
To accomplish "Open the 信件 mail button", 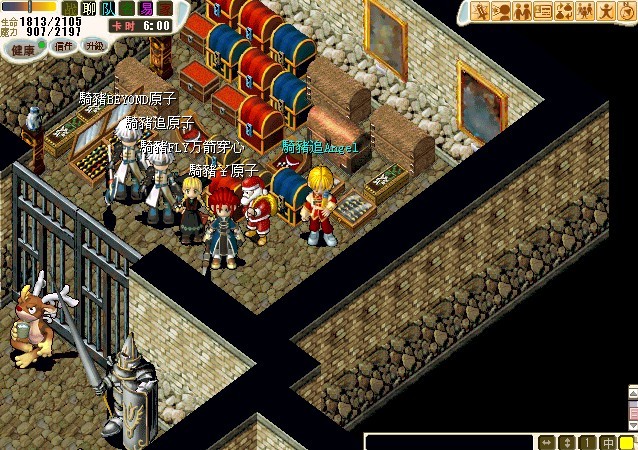I will (x=64, y=46).
